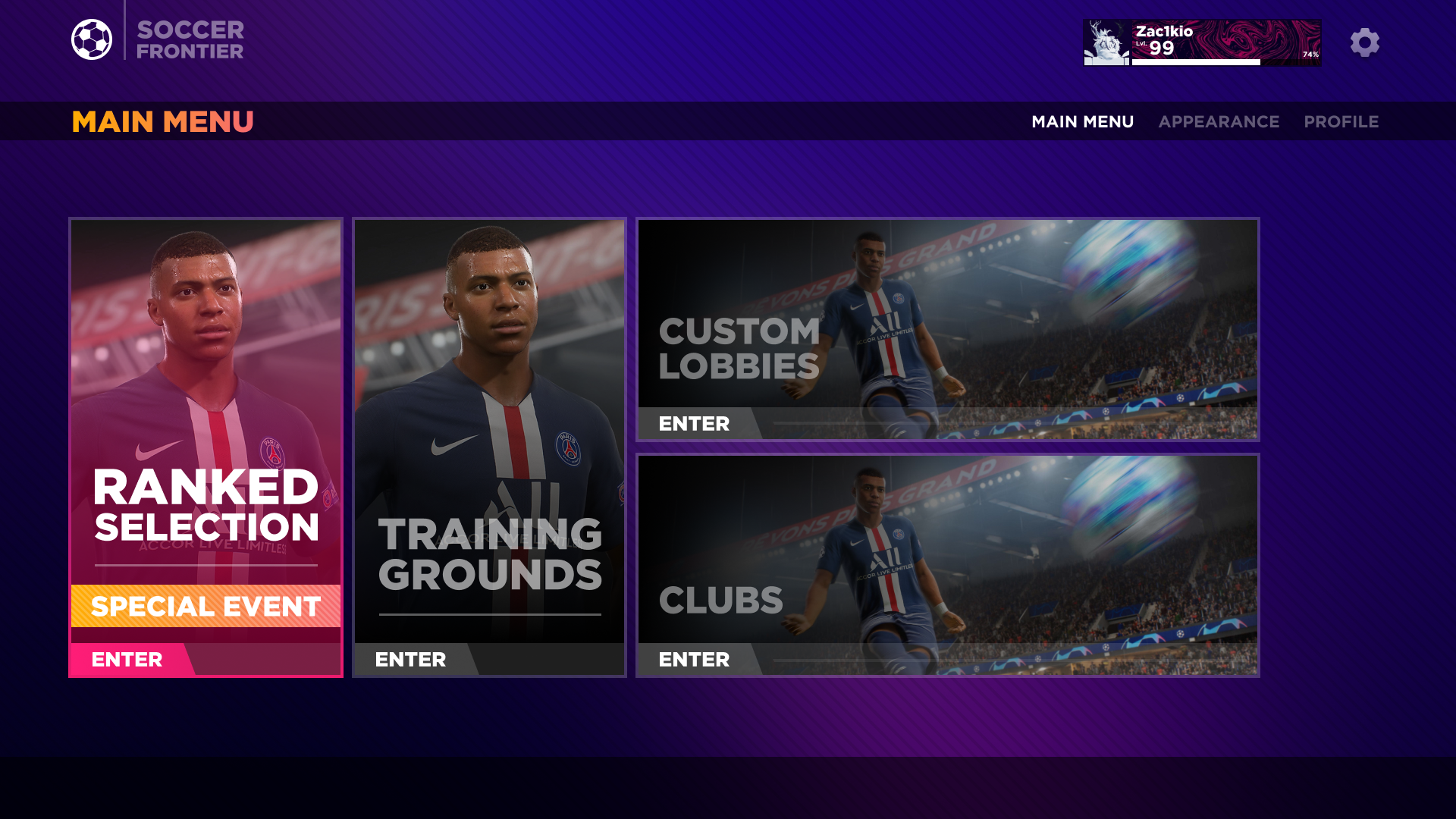The height and width of the screenshot is (819, 1456).
Task: Open the Profile tab
Action: (1341, 121)
